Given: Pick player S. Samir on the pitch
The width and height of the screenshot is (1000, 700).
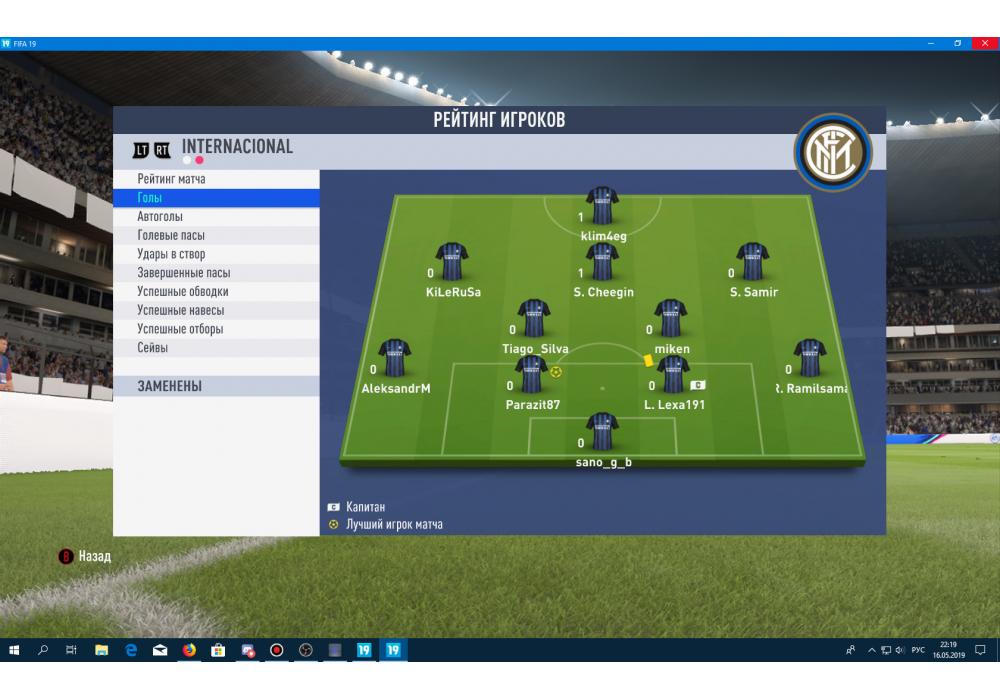Looking at the screenshot, I should [x=753, y=262].
